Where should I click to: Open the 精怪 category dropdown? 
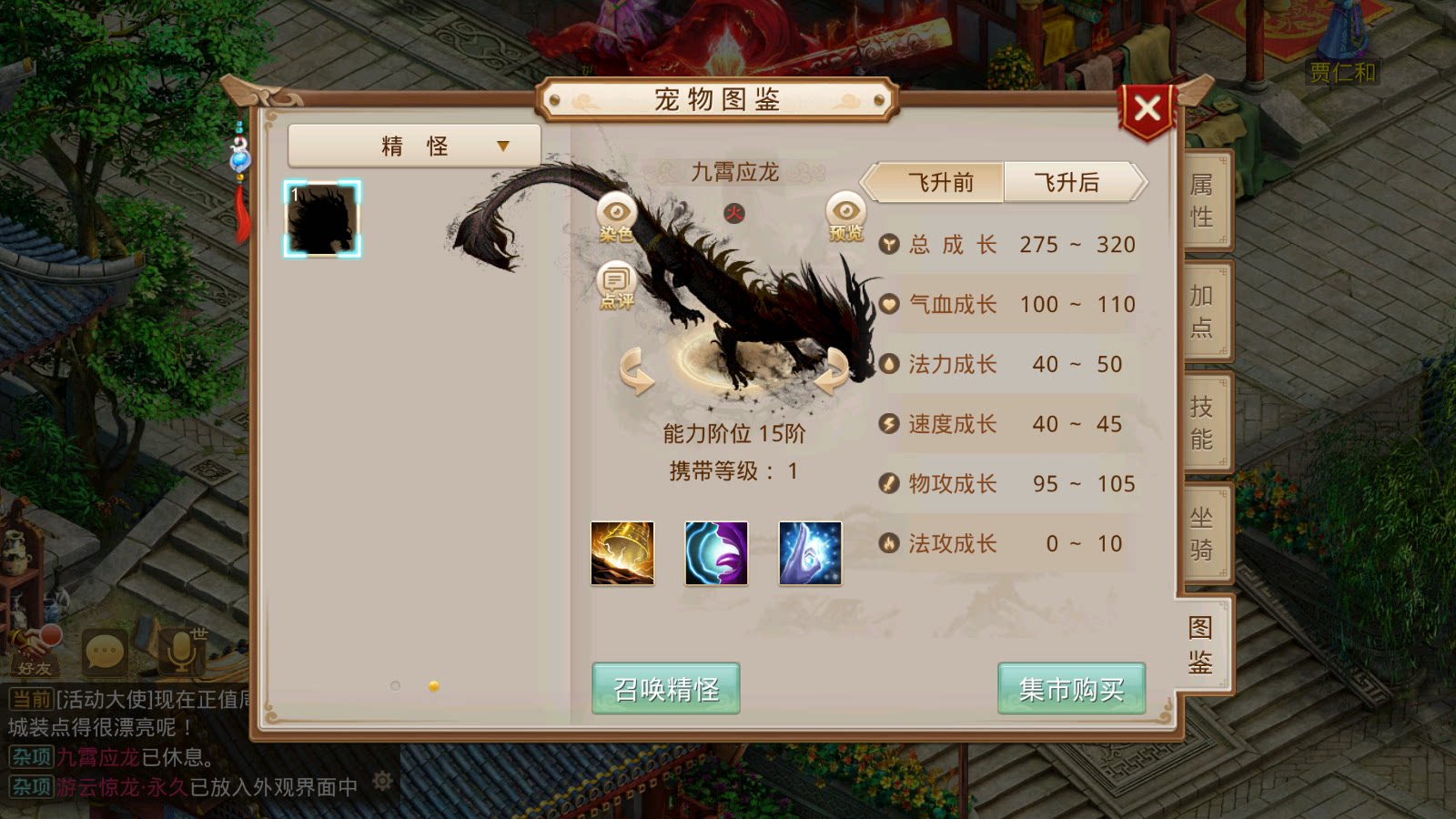pyautogui.click(x=414, y=146)
